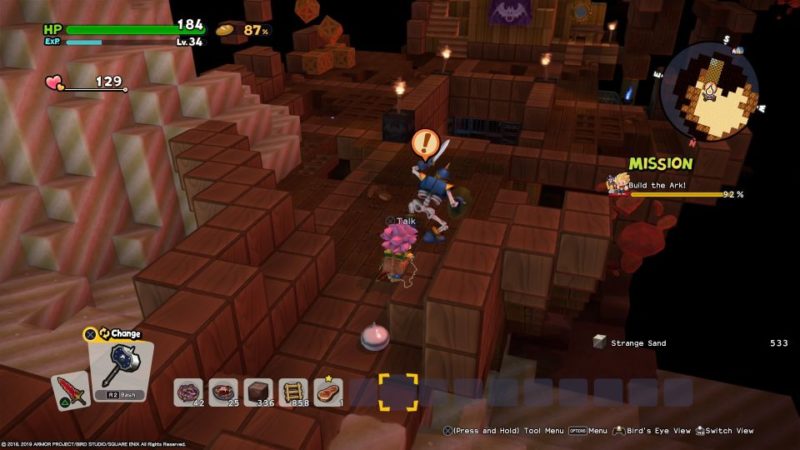Screen dimensions: 800x450
Task: Choose the red sword weapon slot
Action: coord(68,390)
